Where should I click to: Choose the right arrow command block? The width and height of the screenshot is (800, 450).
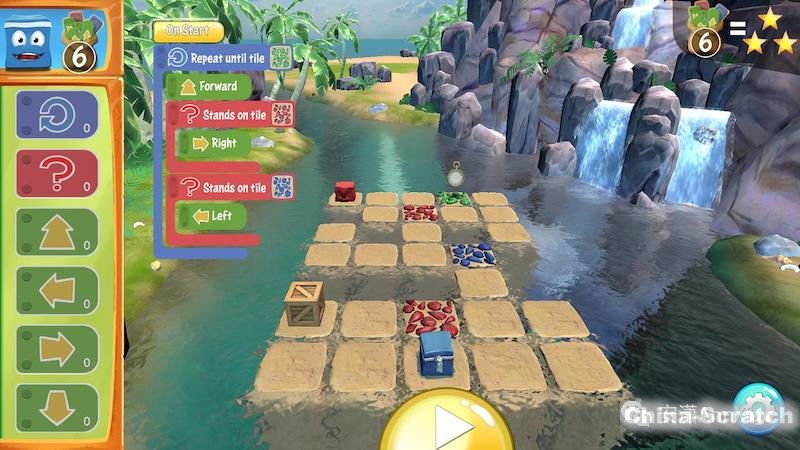[x=58, y=351]
